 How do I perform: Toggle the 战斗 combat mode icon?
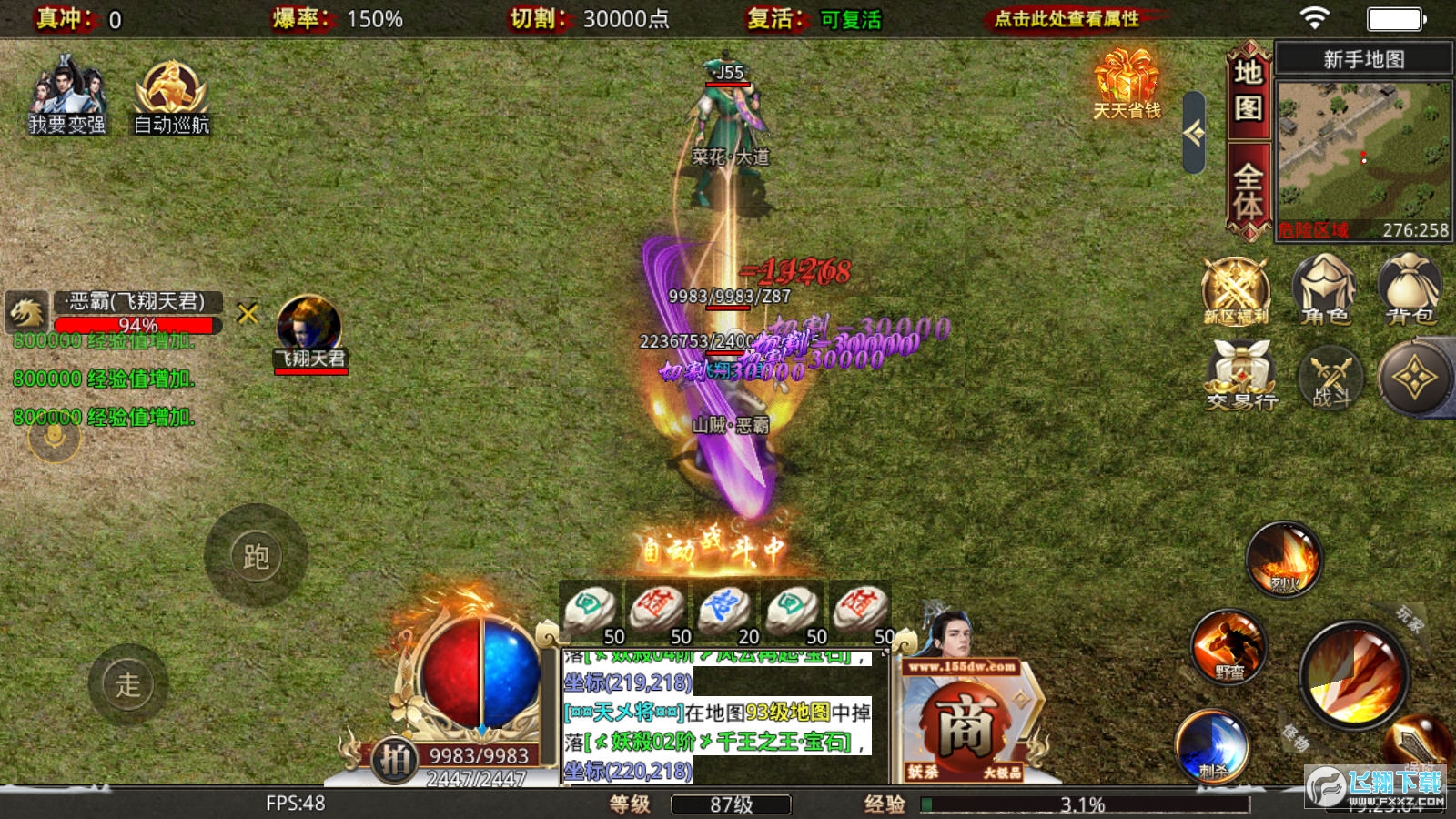[x=1330, y=377]
